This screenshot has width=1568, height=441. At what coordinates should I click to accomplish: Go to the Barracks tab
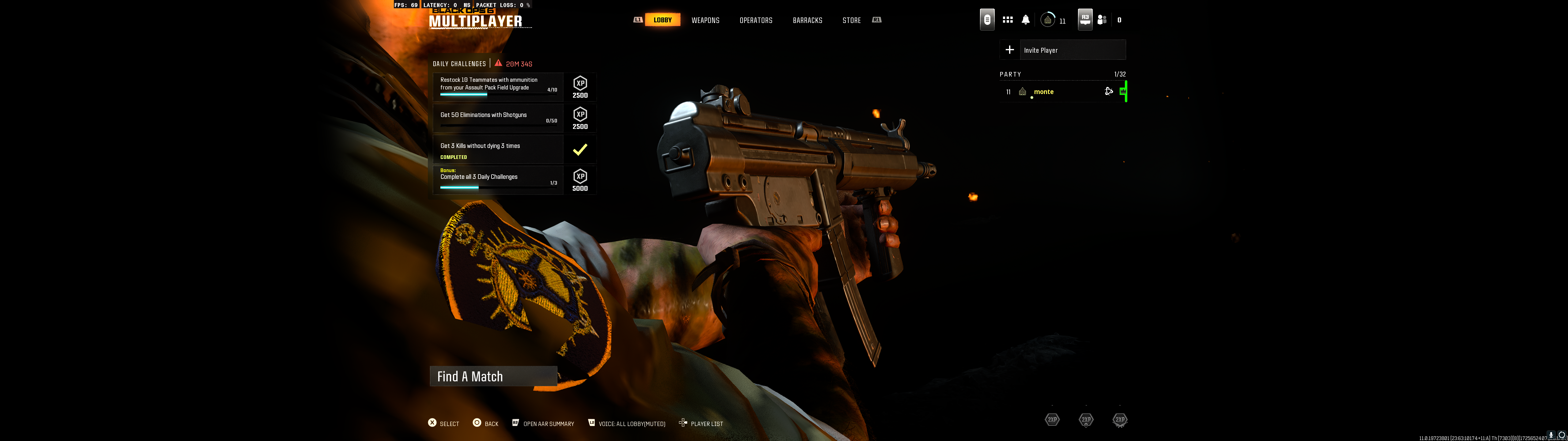(807, 20)
